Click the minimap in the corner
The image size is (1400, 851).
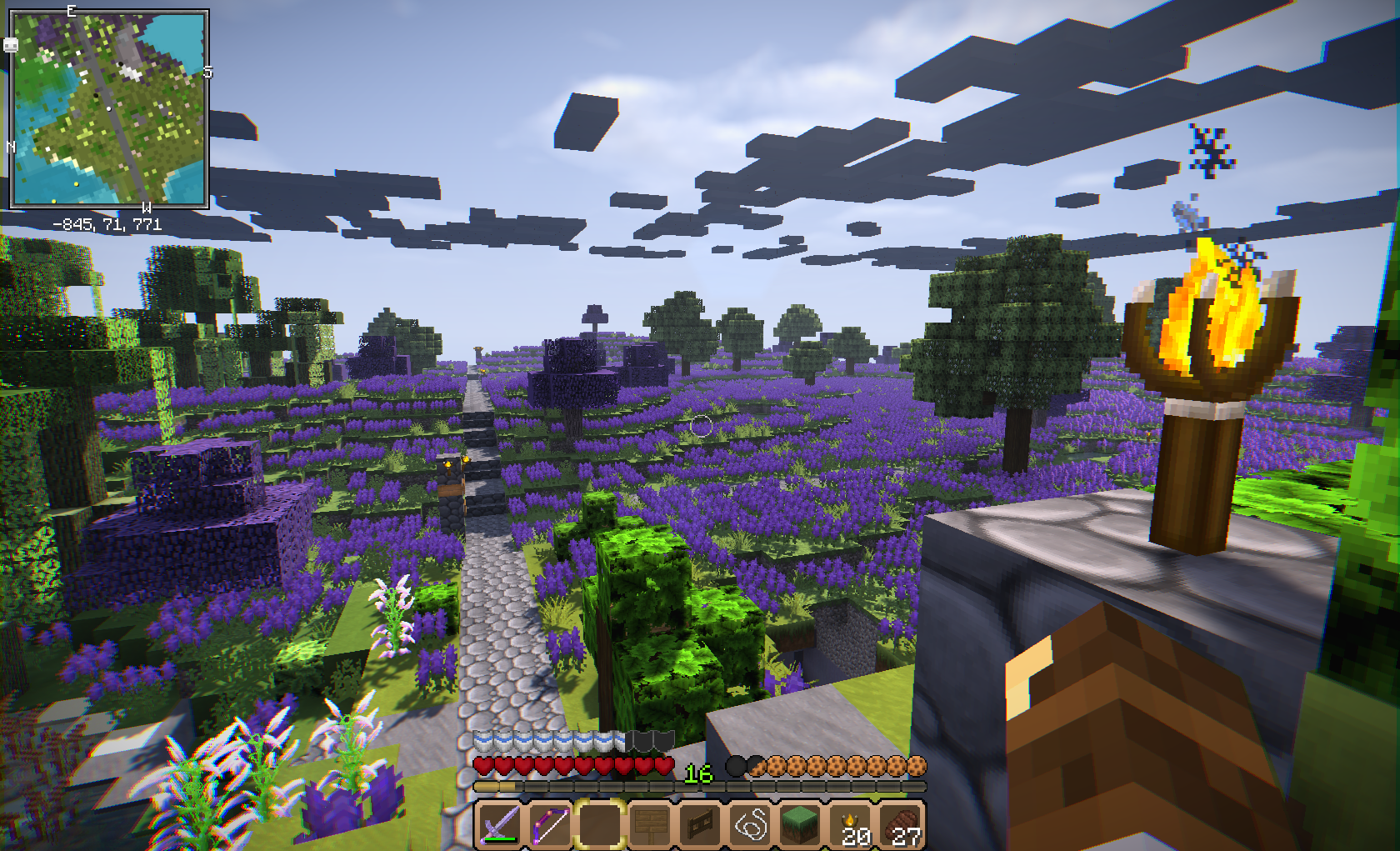click(108, 108)
